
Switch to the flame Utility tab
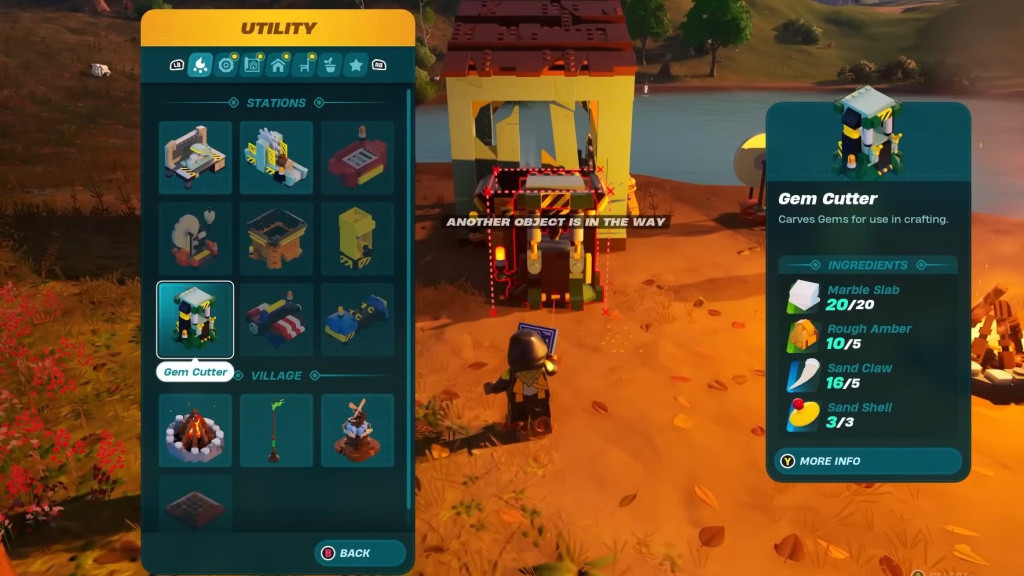point(199,66)
